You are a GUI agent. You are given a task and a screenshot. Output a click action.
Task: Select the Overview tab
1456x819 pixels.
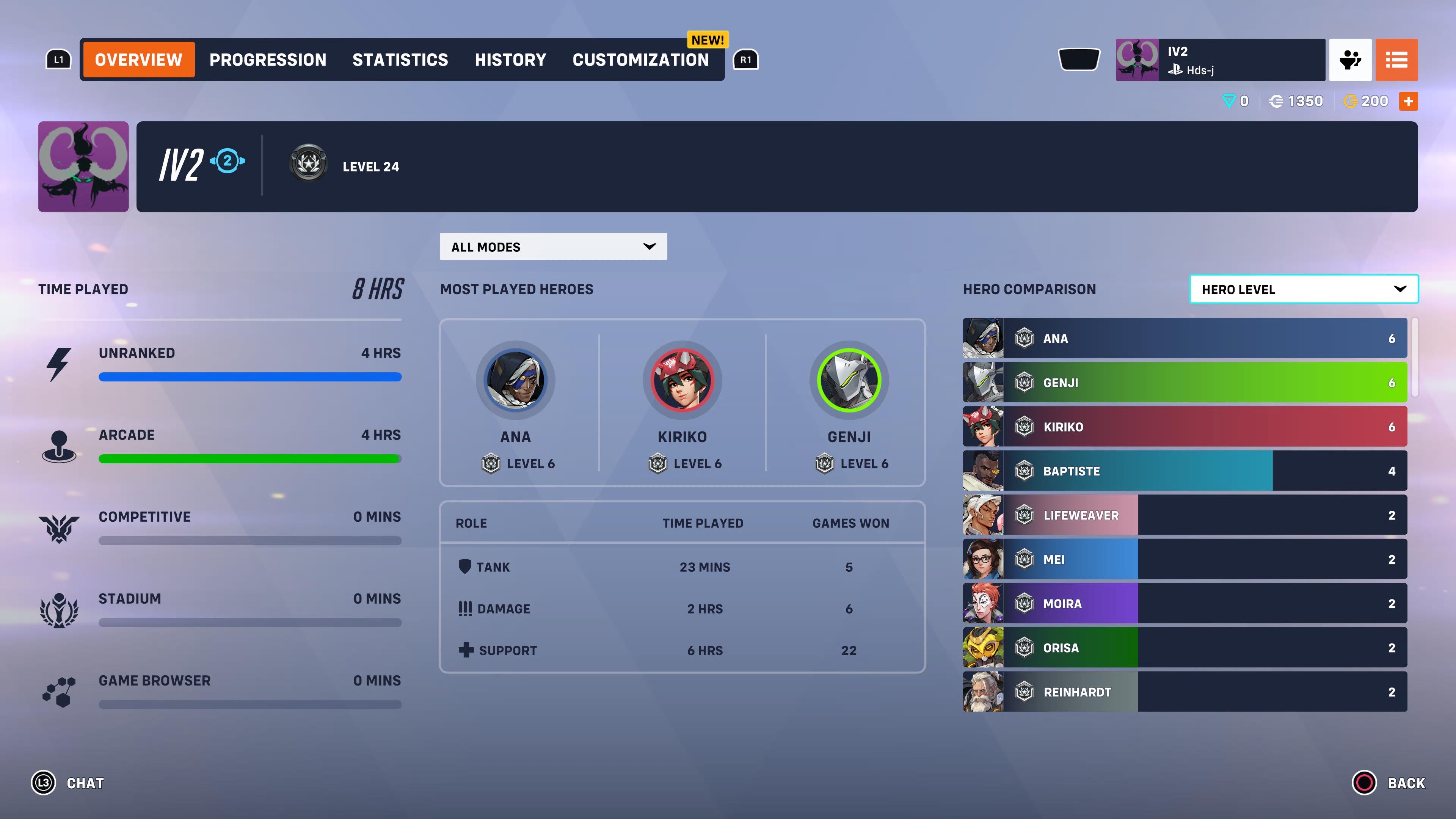138,60
